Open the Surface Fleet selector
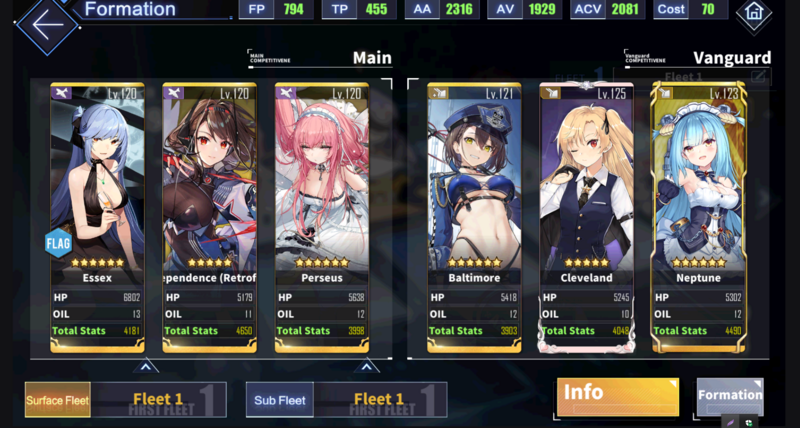Viewport: 800px width, 428px height. click(58, 400)
